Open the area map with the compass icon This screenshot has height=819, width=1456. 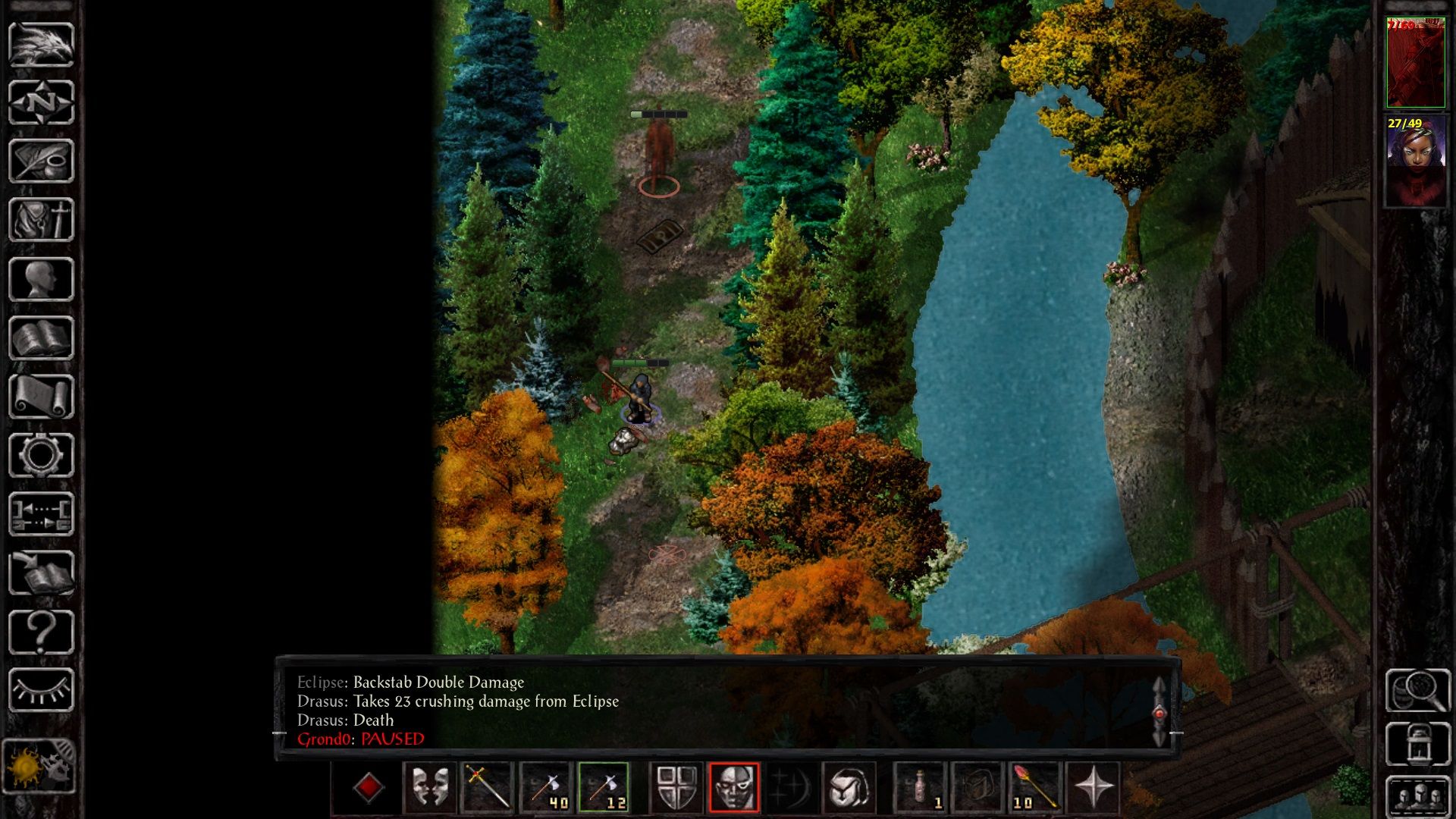click(41, 102)
